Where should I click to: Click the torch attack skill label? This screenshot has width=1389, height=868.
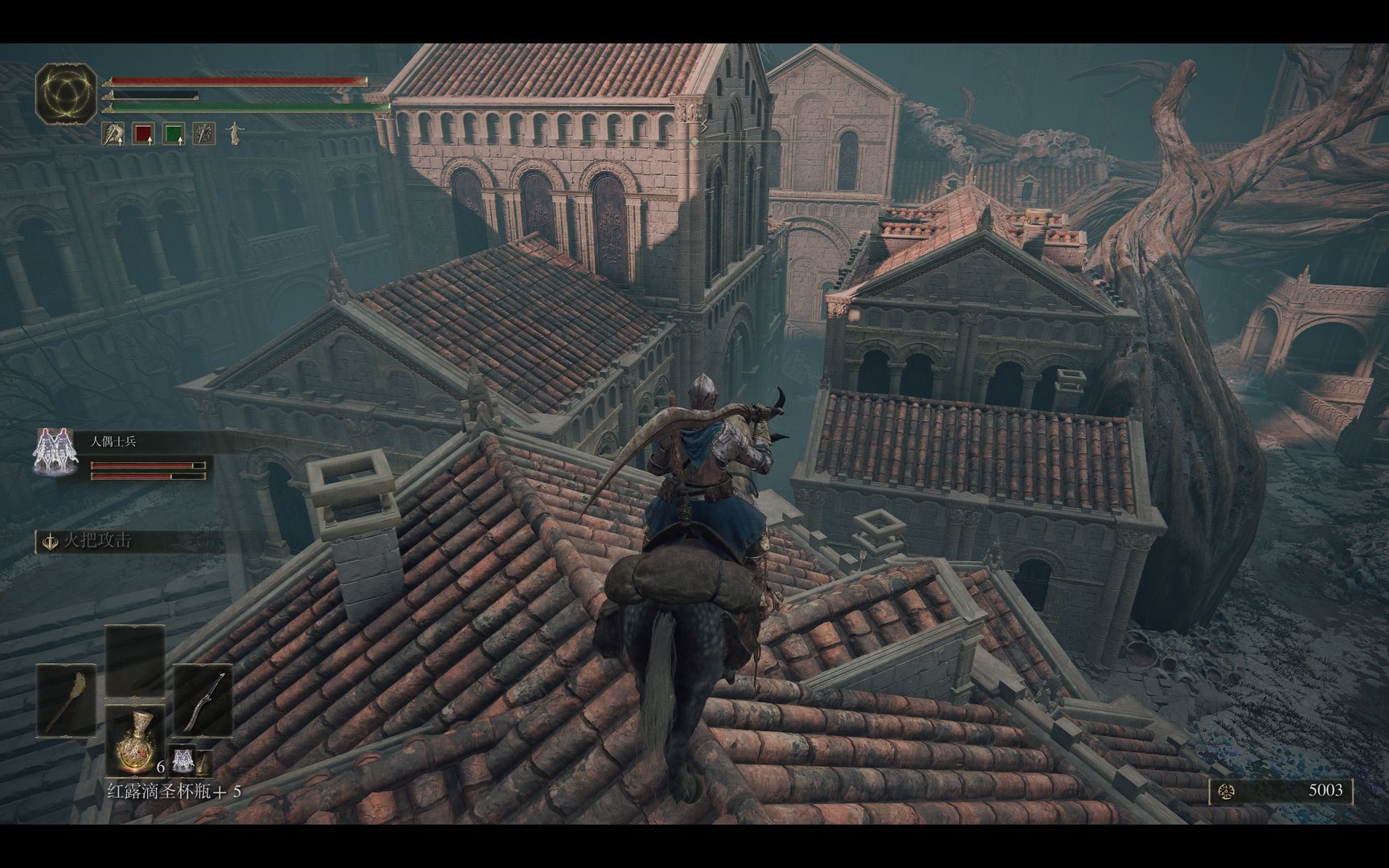tap(96, 541)
